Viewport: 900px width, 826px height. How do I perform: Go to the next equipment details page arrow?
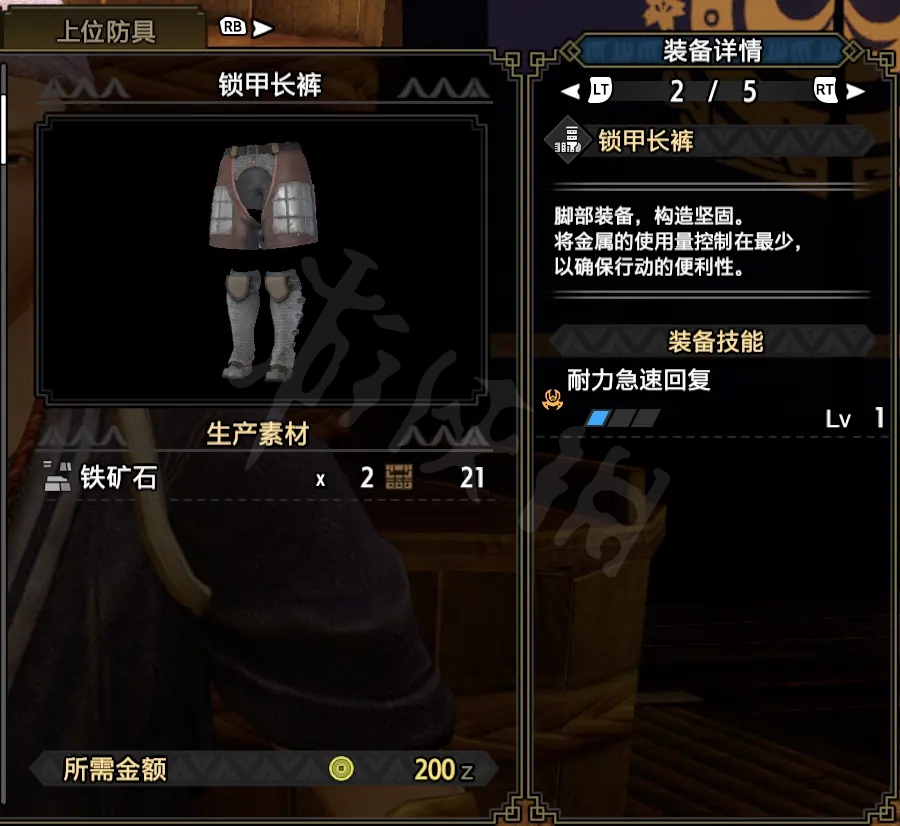pyautogui.click(x=857, y=91)
